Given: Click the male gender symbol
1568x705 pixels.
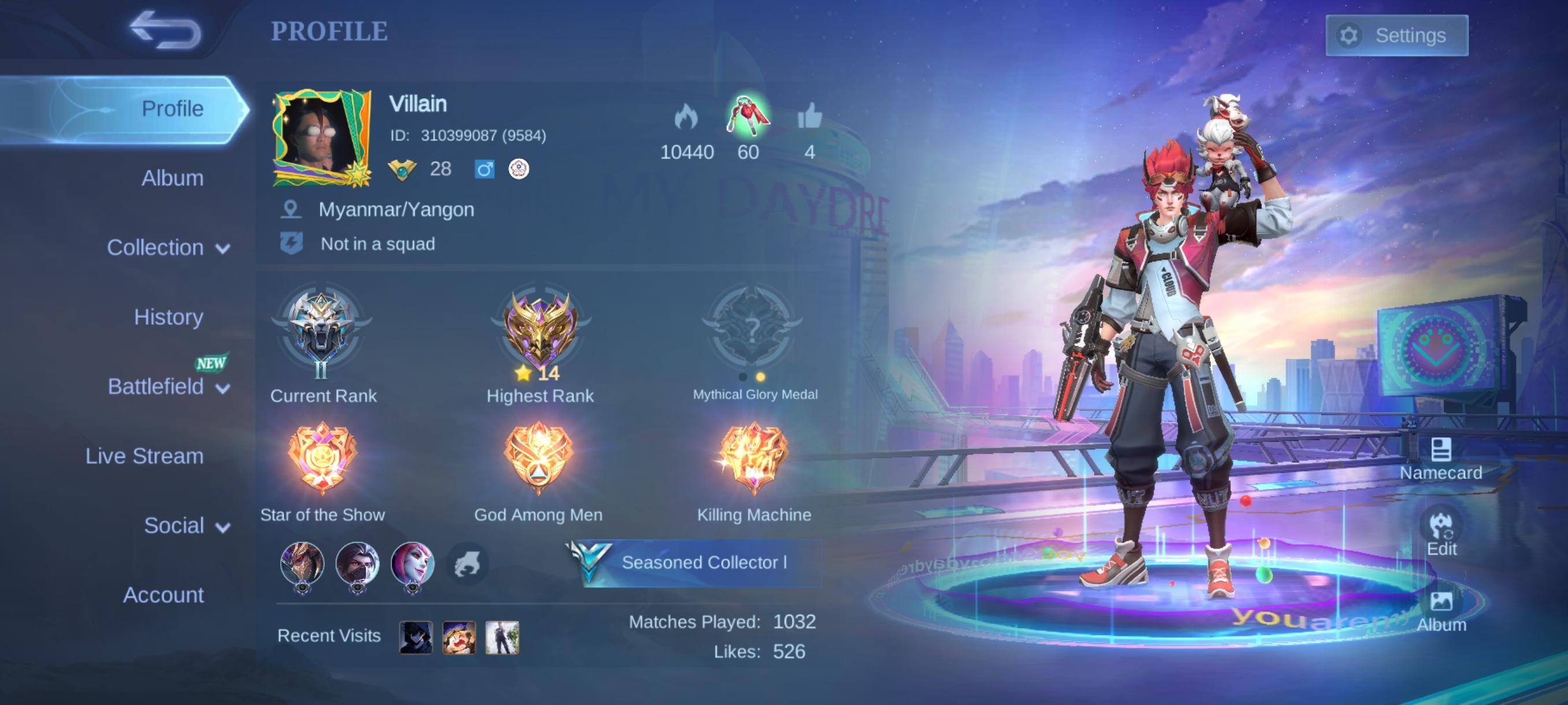Looking at the screenshot, I should 484,168.
